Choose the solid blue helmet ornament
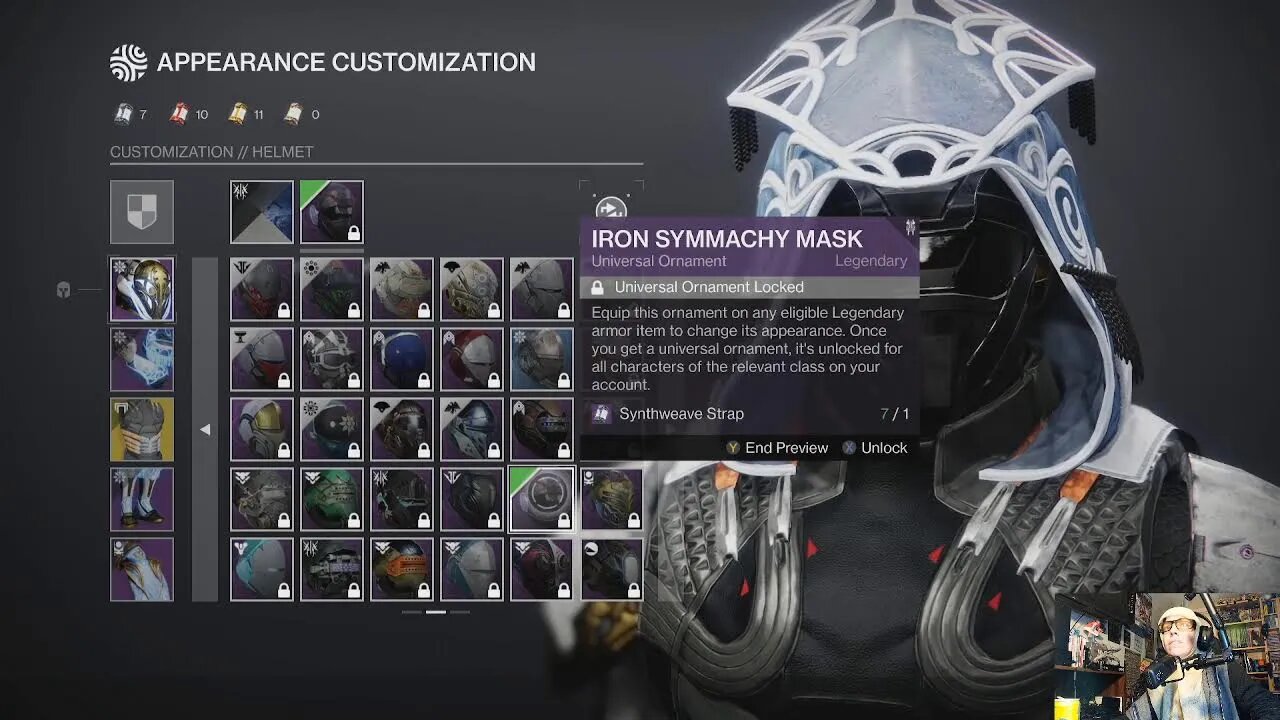The height and width of the screenshot is (720, 1280). 402,360
